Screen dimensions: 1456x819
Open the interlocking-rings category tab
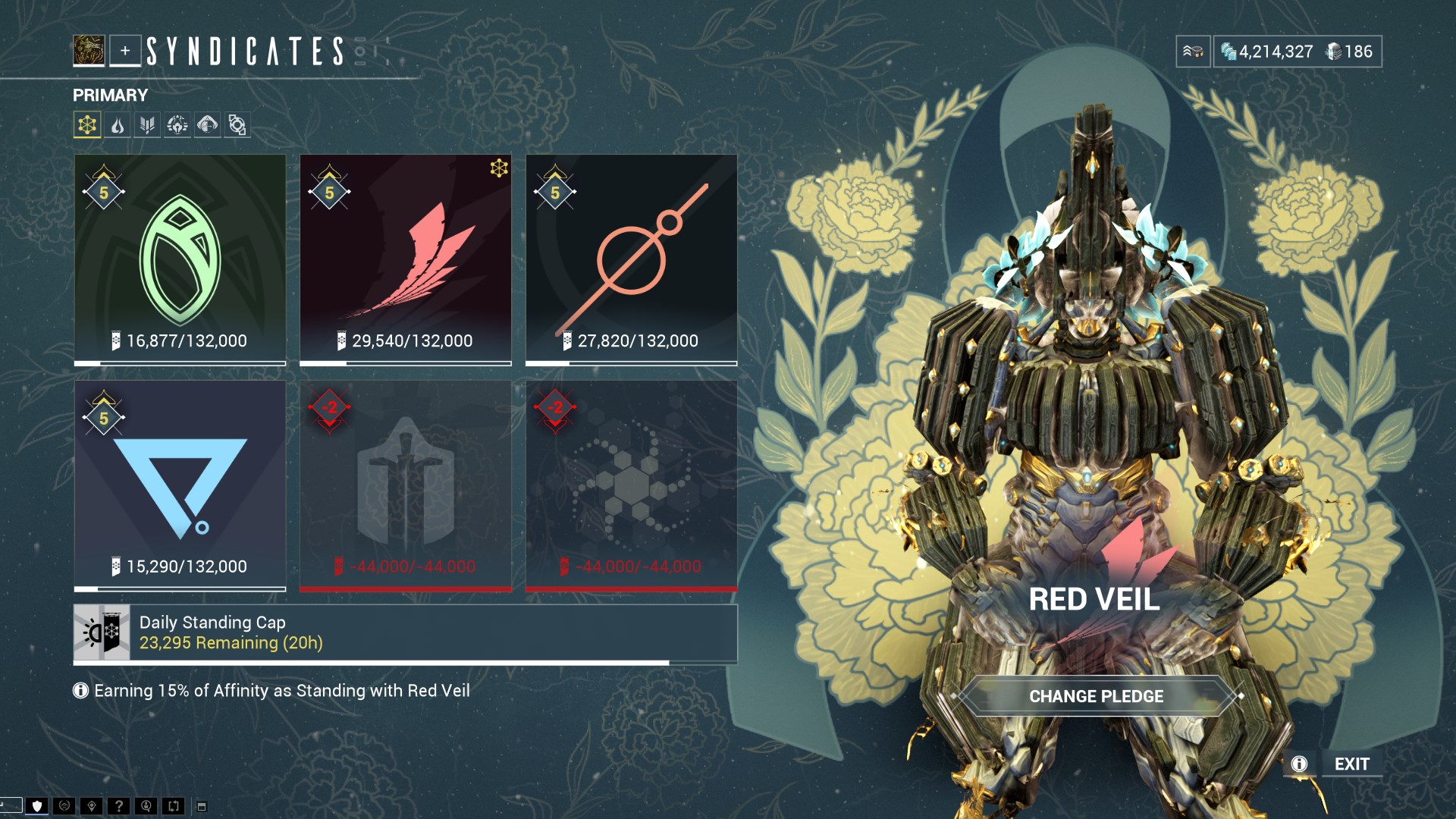click(237, 125)
